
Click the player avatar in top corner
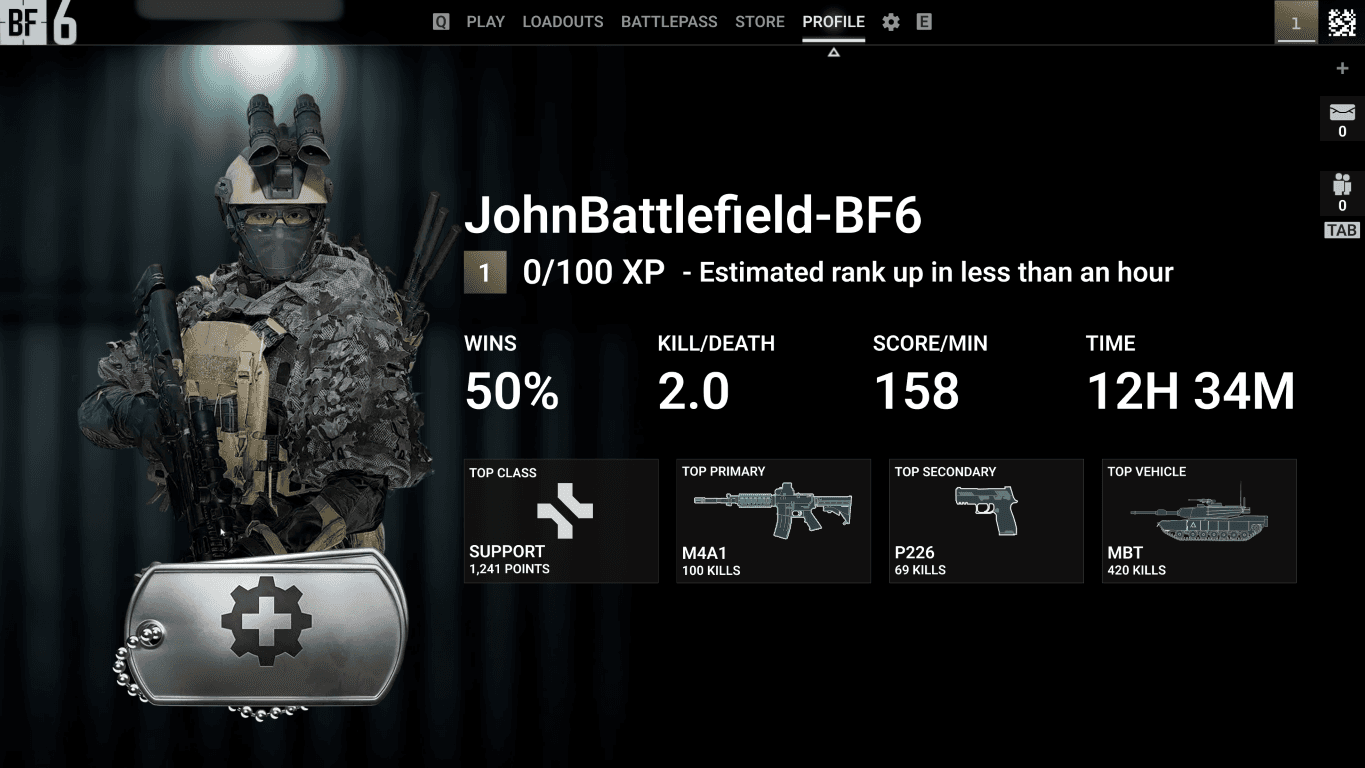click(x=1341, y=22)
